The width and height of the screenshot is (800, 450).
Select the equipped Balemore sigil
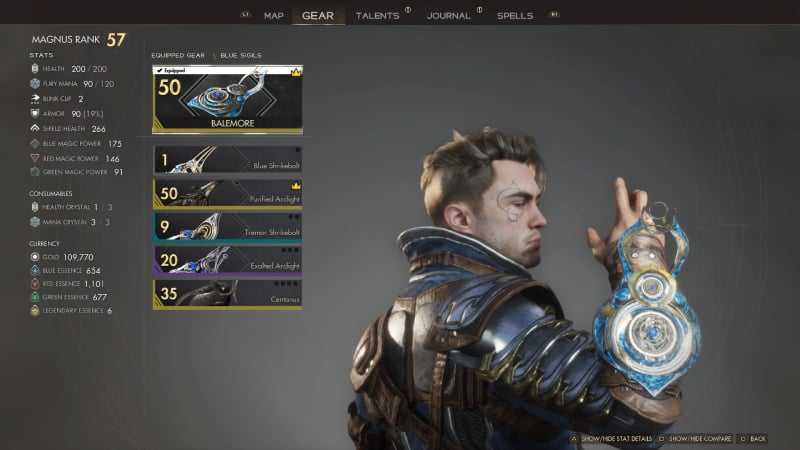[x=227, y=100]
